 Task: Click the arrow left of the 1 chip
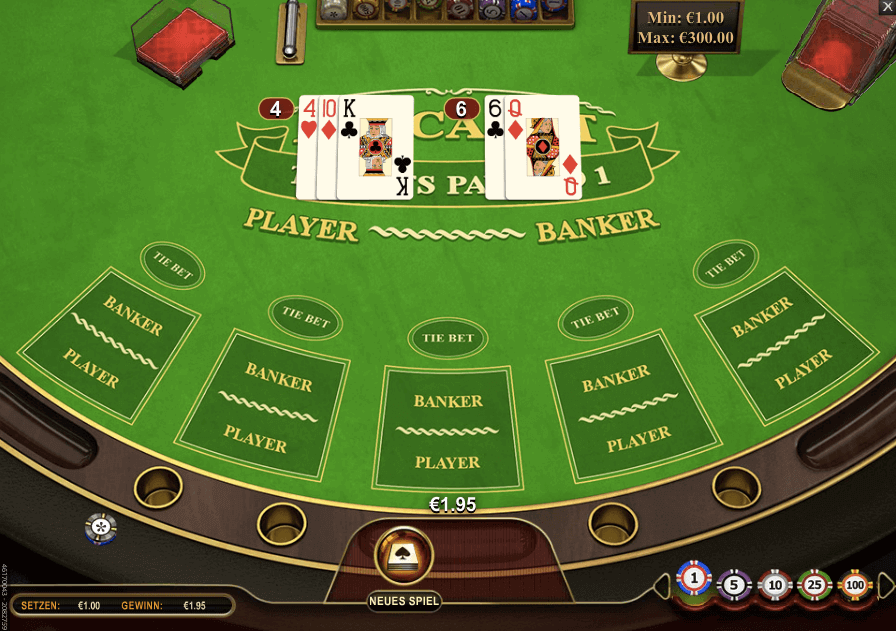tap(664, 584)
